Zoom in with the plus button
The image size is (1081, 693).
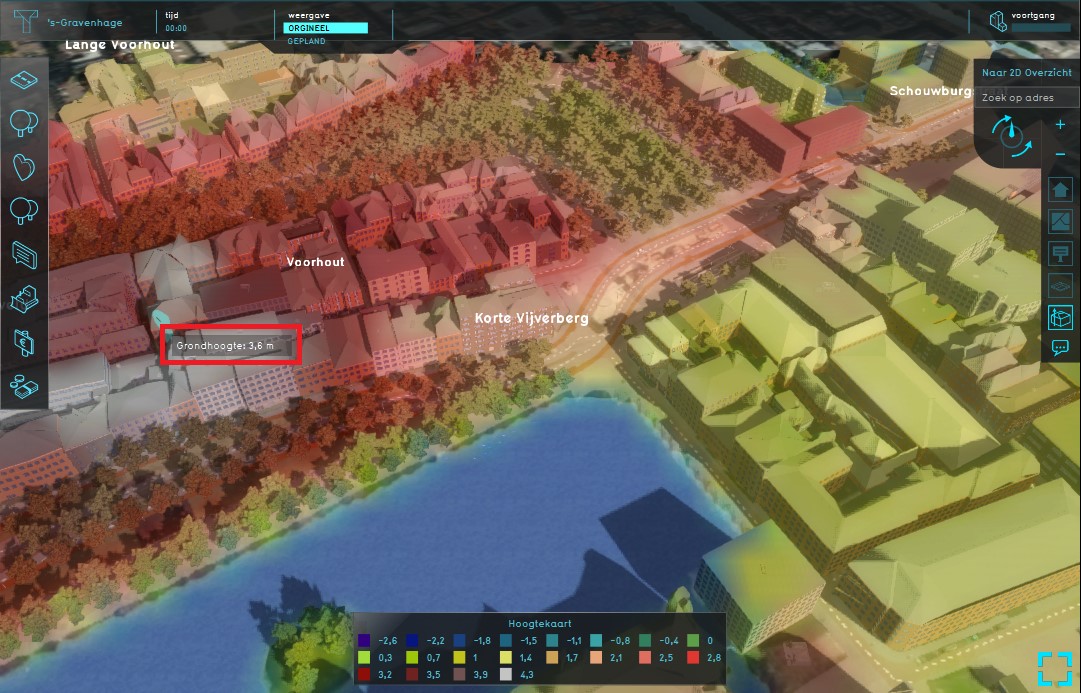[1060, 125]
